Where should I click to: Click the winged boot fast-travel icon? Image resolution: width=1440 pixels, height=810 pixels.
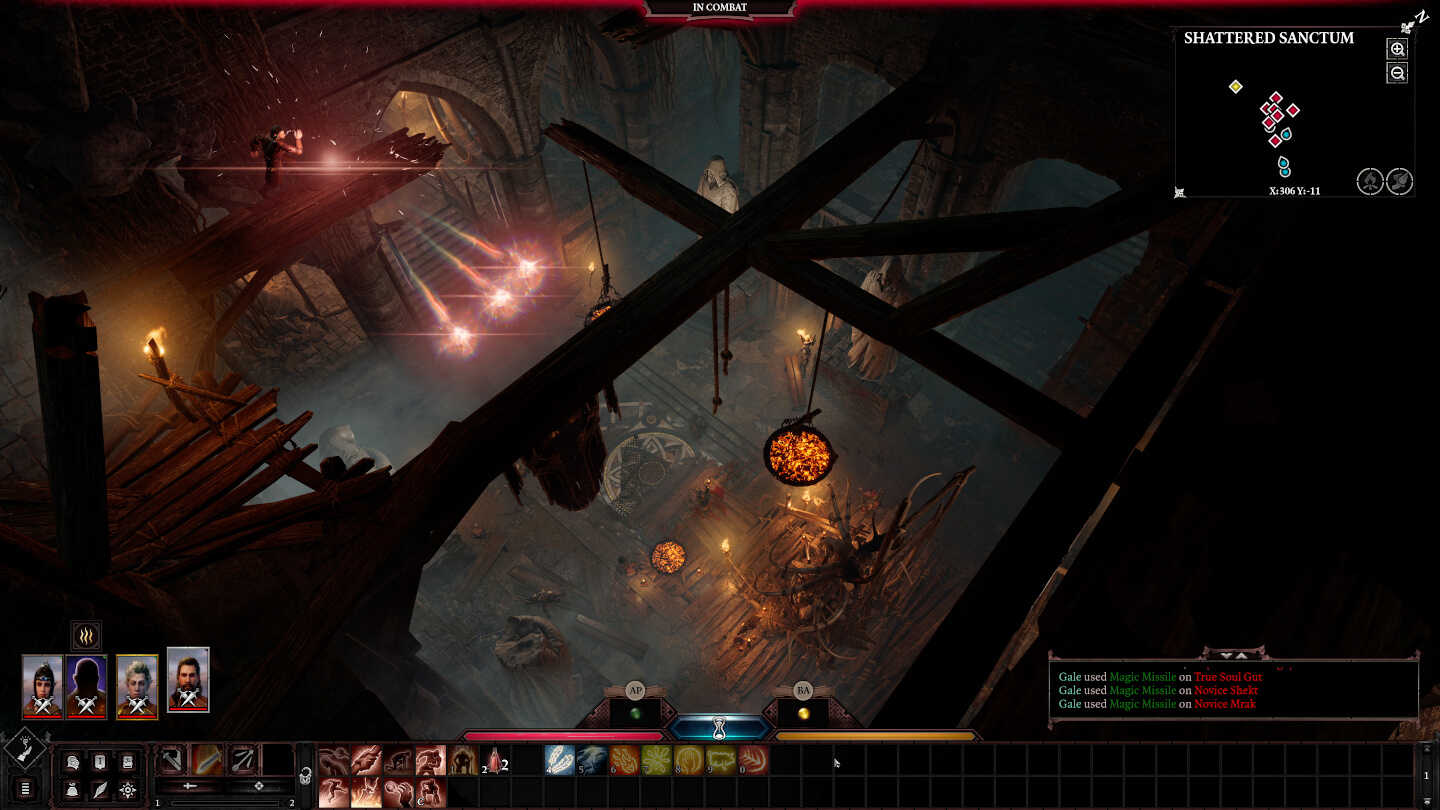pos(1399,181)
